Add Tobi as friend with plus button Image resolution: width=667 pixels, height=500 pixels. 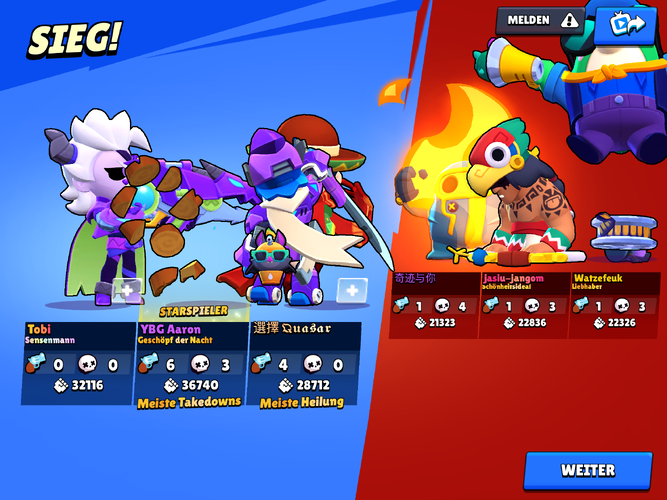coord(127,290)
